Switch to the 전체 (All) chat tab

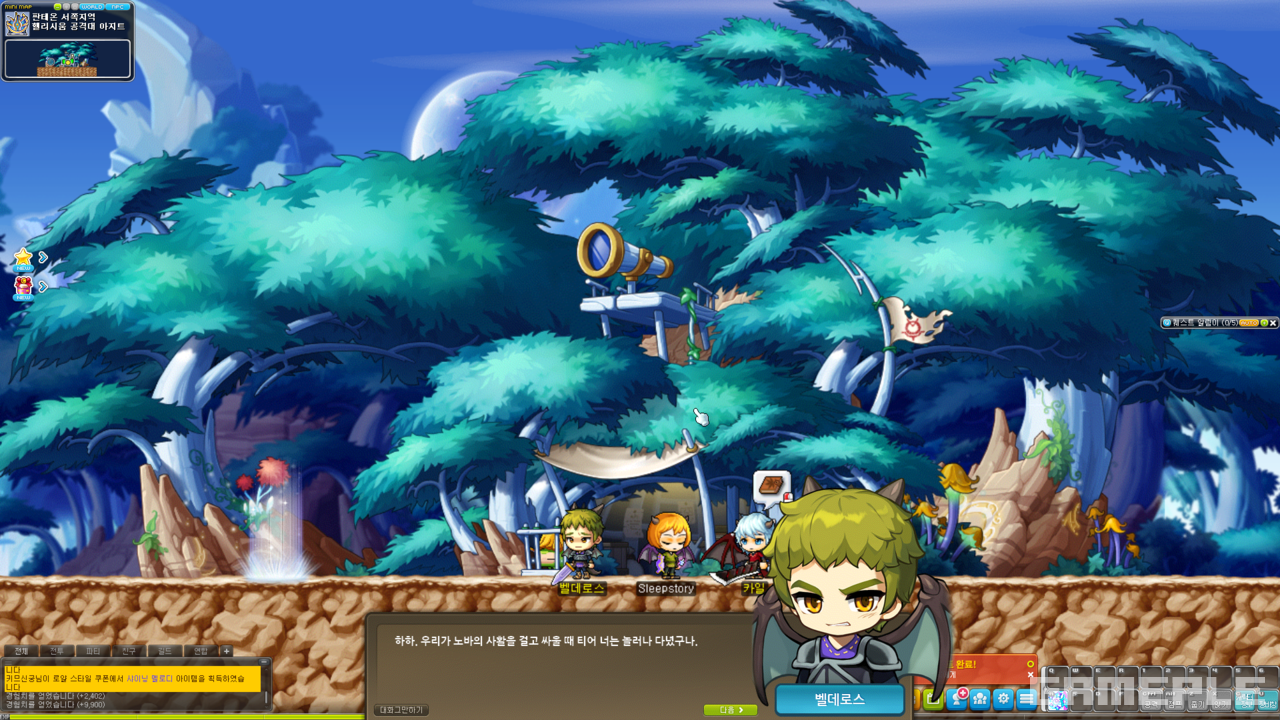[21, 651]
